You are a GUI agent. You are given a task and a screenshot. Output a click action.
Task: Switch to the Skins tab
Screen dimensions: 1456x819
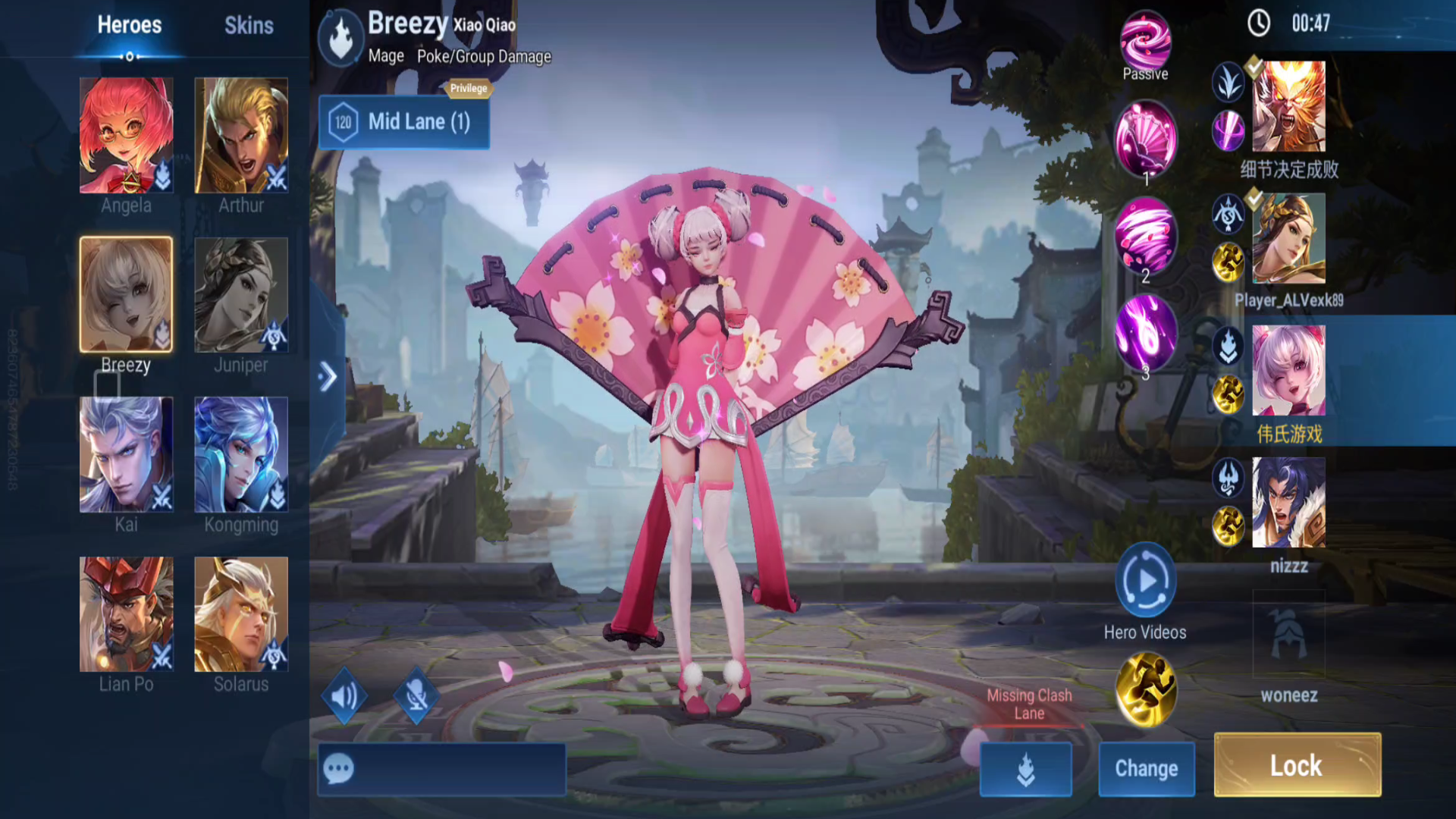click(x=249, y=26)
